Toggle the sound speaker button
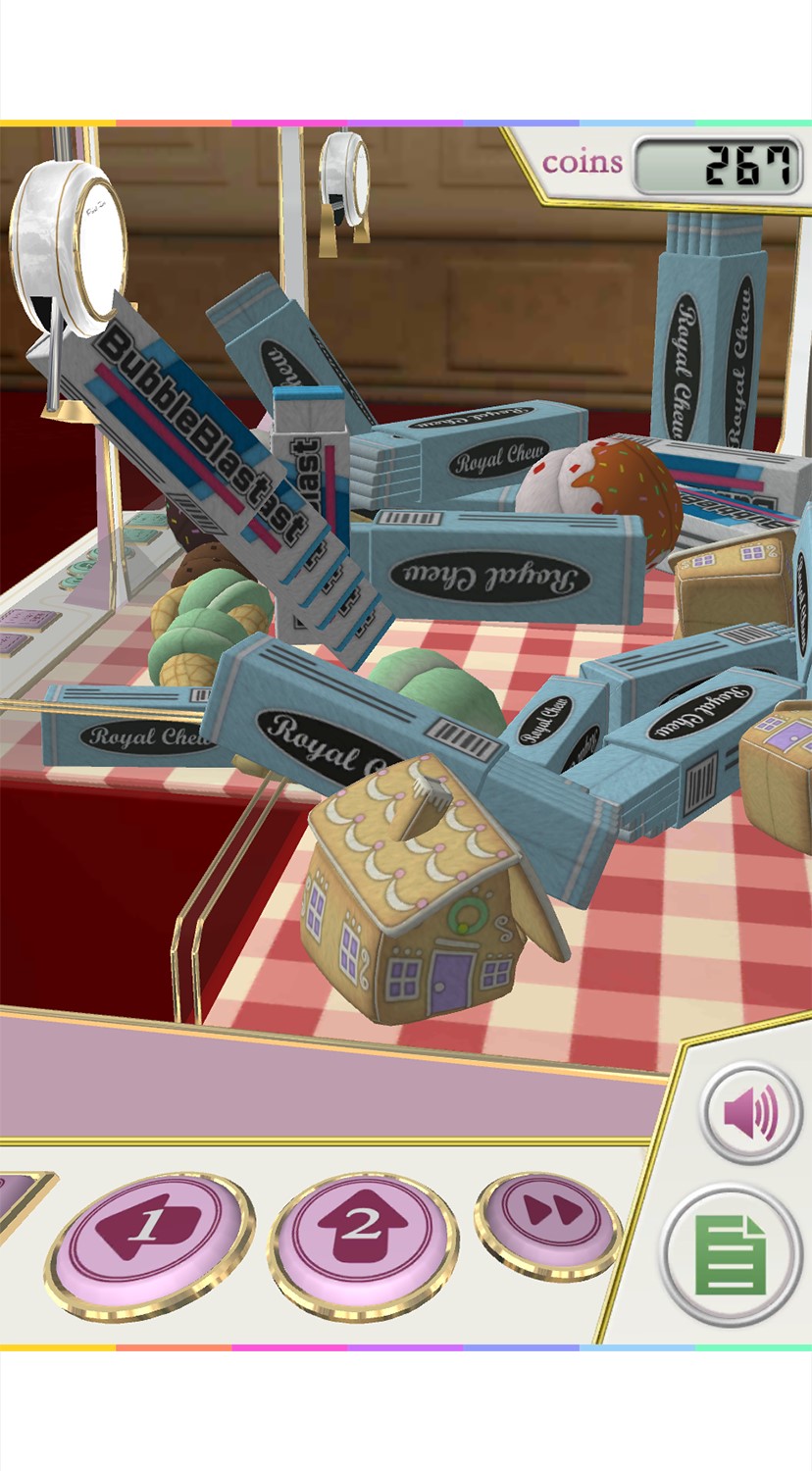 click(751, 1114)
